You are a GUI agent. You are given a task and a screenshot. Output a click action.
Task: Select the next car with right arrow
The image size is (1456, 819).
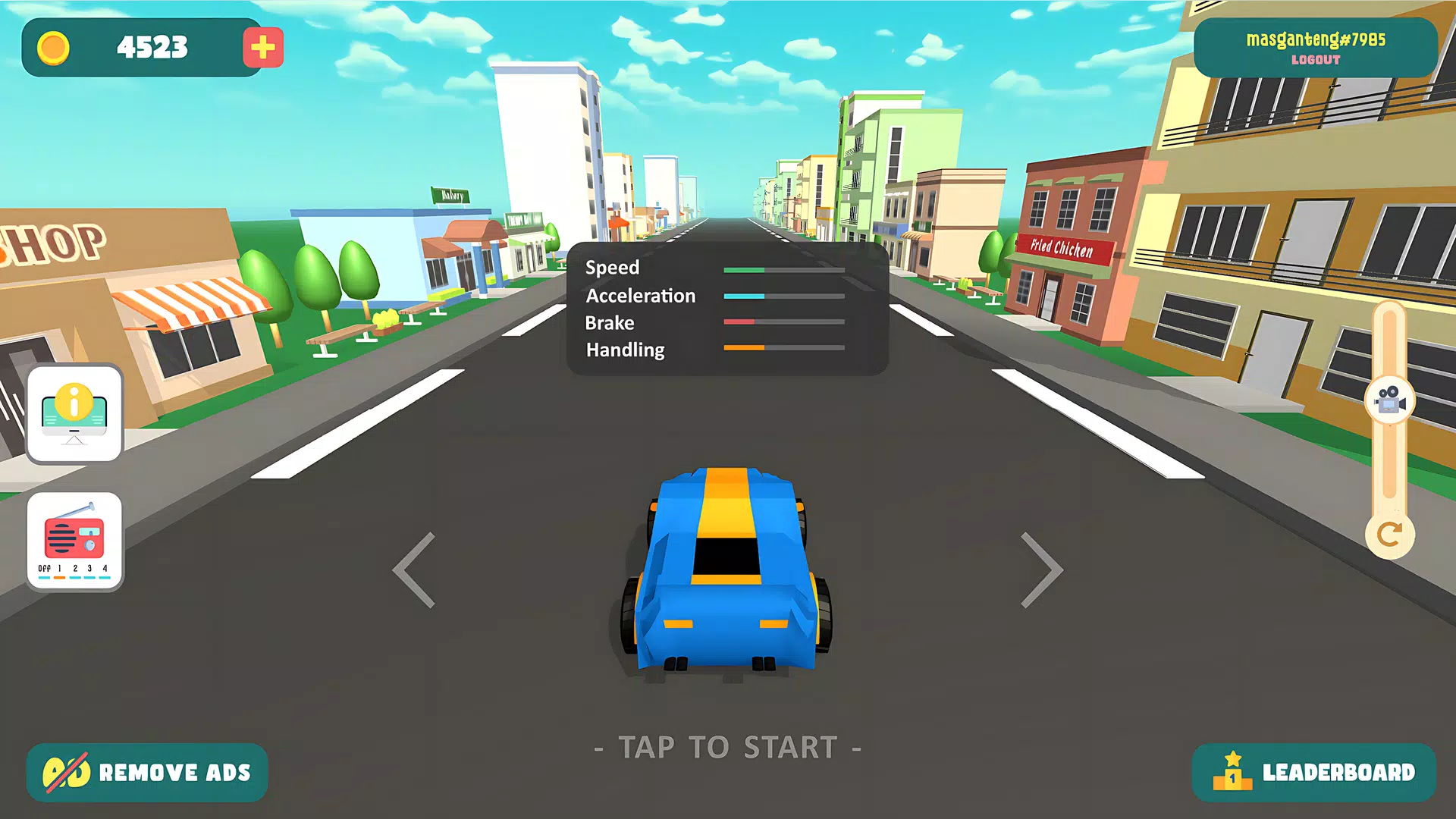(1041, 570)
